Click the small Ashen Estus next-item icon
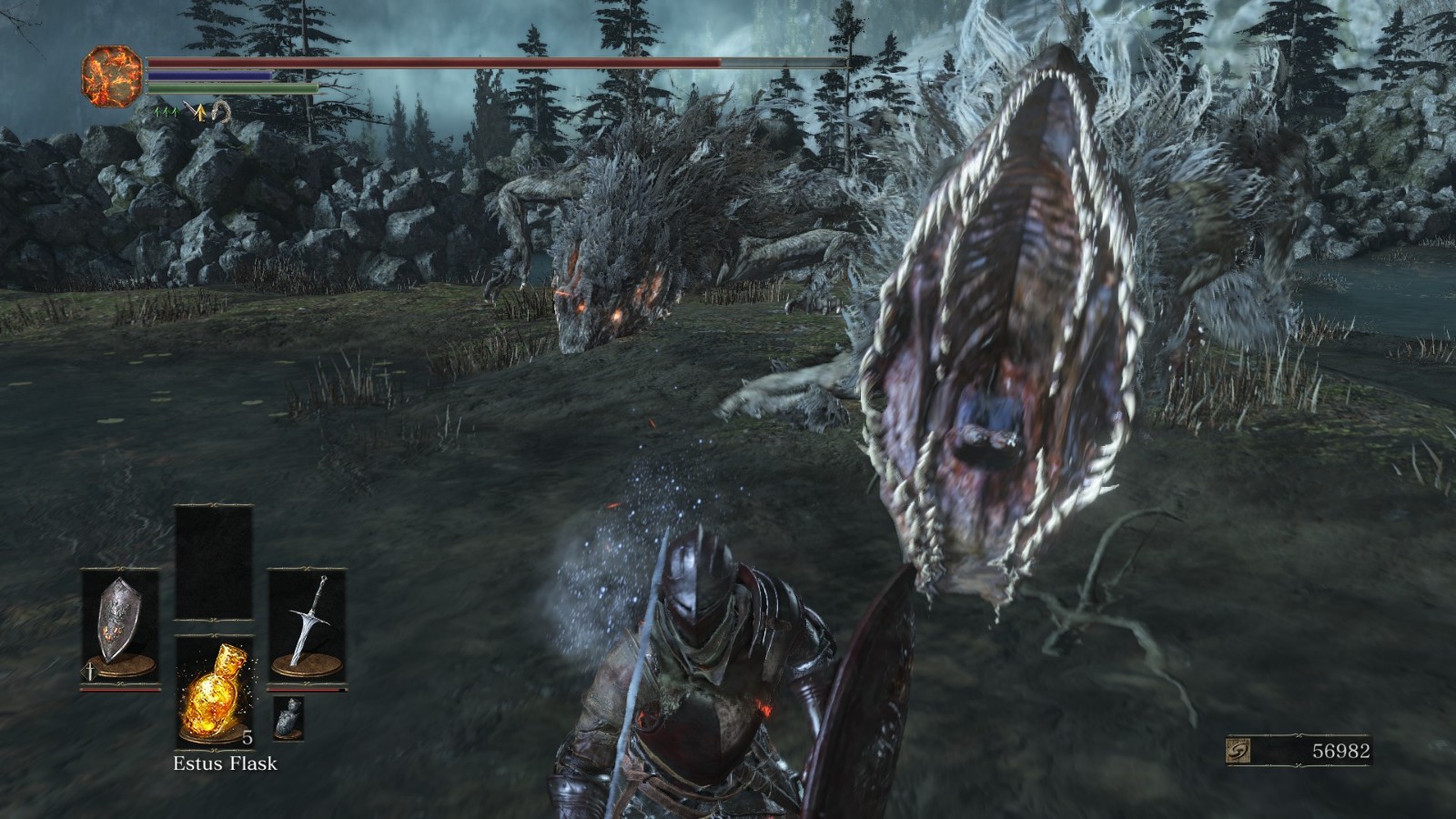 point(288,718)
